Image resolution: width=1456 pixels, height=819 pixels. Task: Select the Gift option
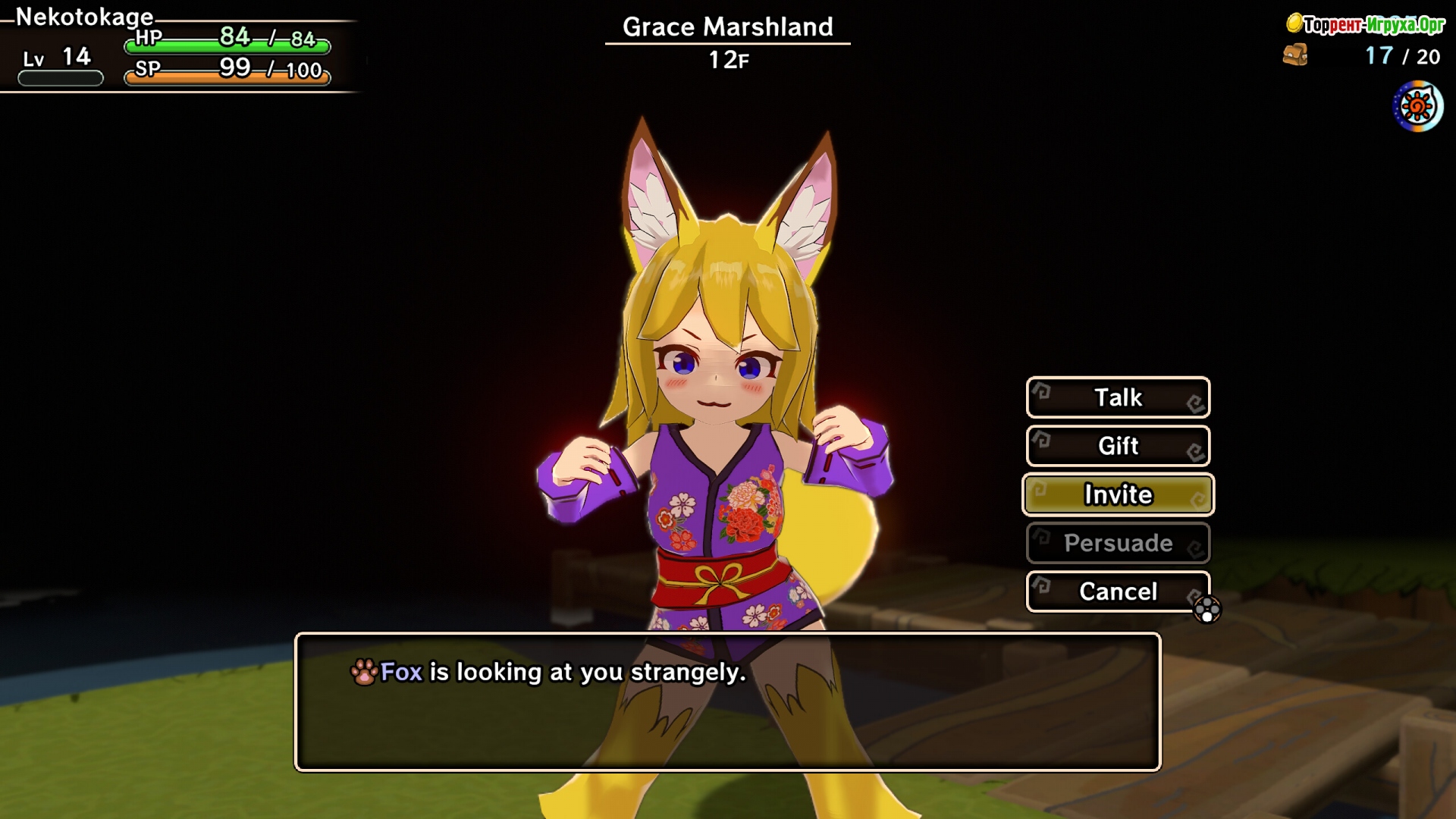coord(1118,446)
